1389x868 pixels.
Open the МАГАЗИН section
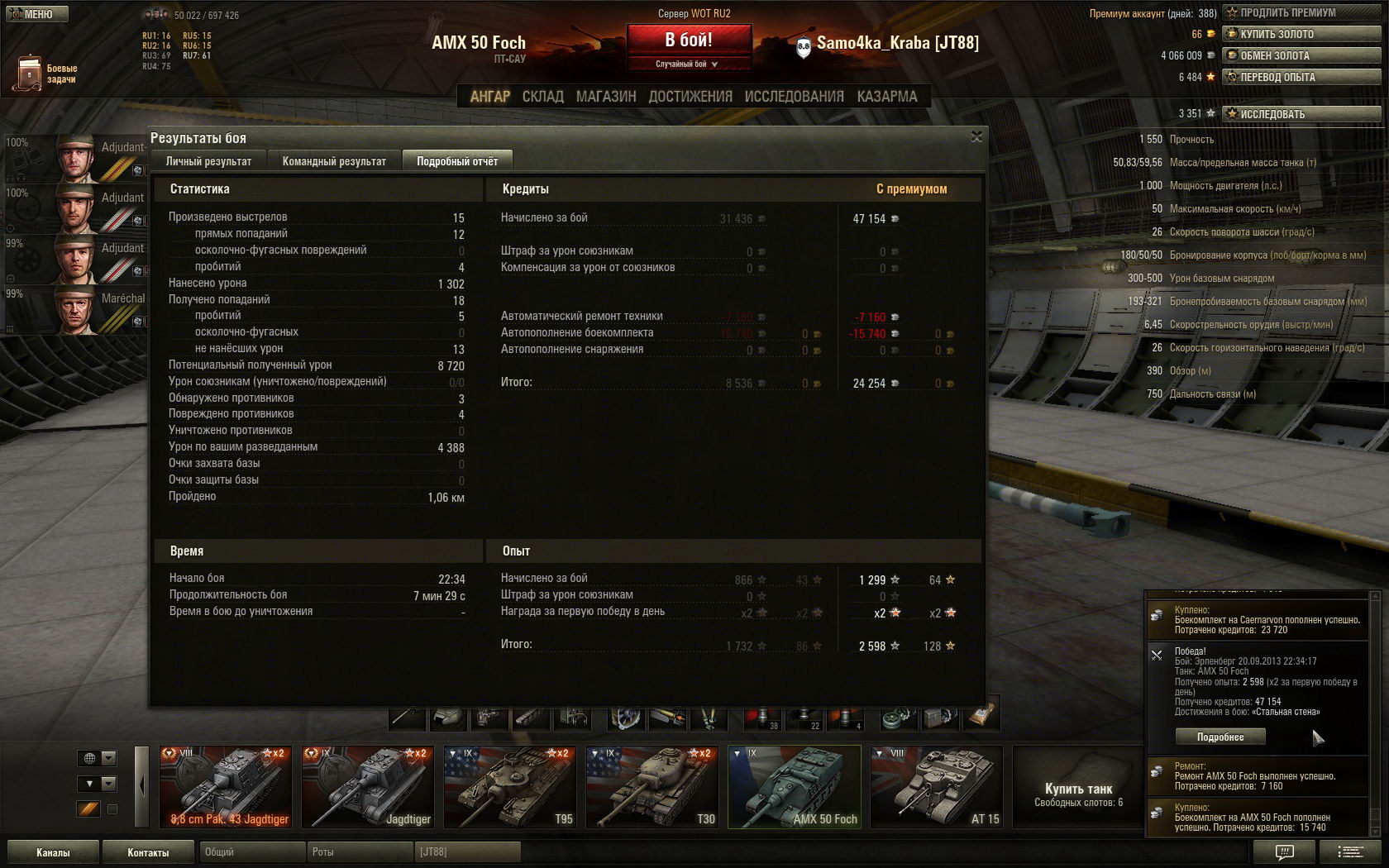[x=606, y=97]
